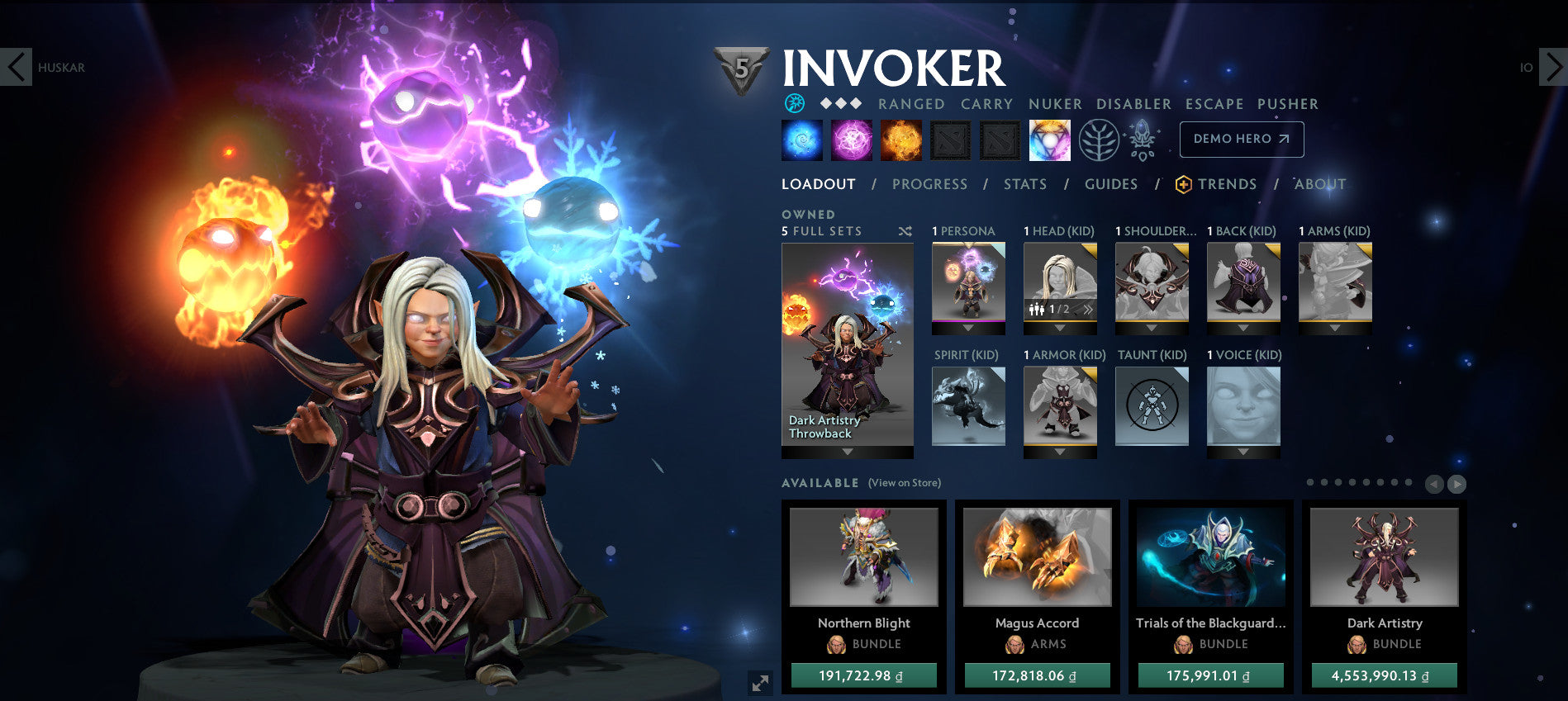Click the intelligence attribute icon under INVOKER

tap(793, 104)
